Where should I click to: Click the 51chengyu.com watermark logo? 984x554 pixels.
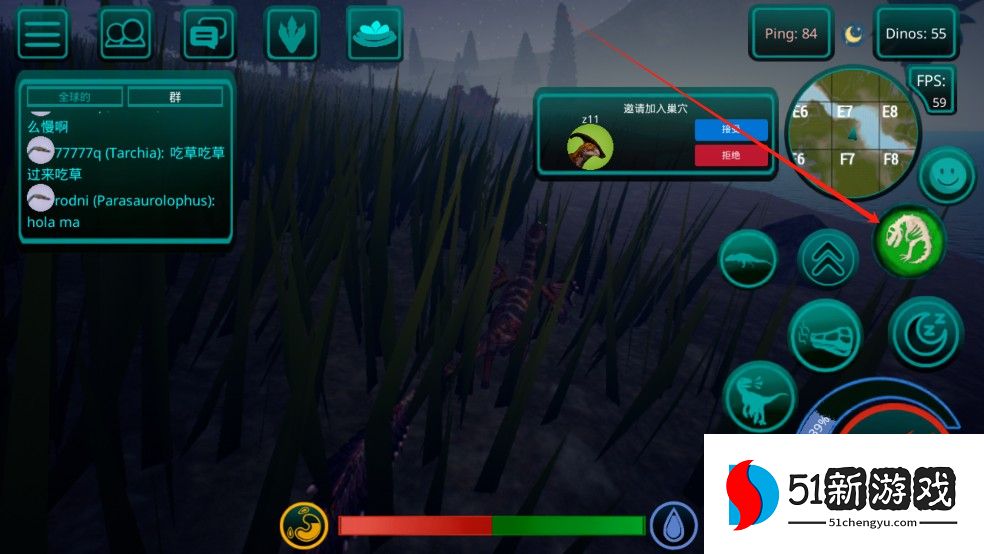[843, 496]
